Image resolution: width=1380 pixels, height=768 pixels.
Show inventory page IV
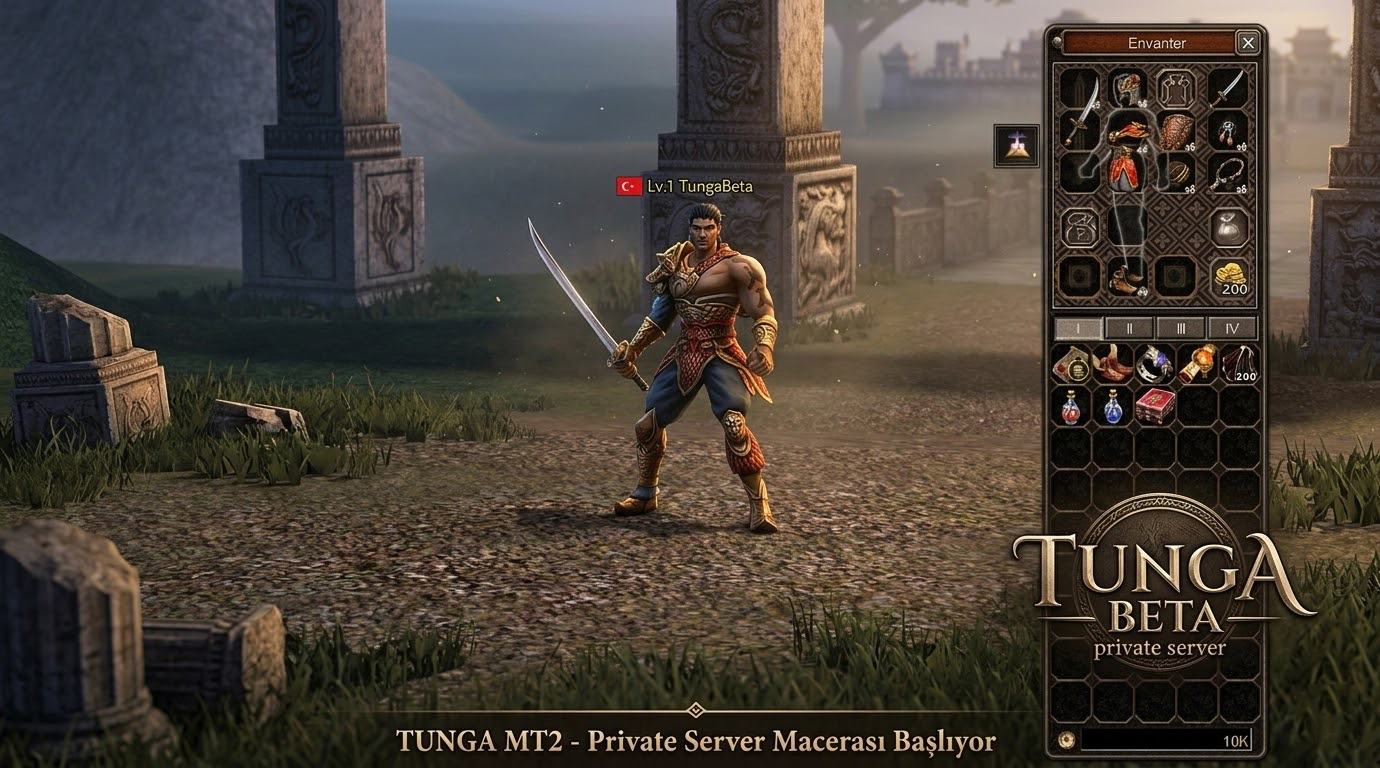click(1232, 328)
